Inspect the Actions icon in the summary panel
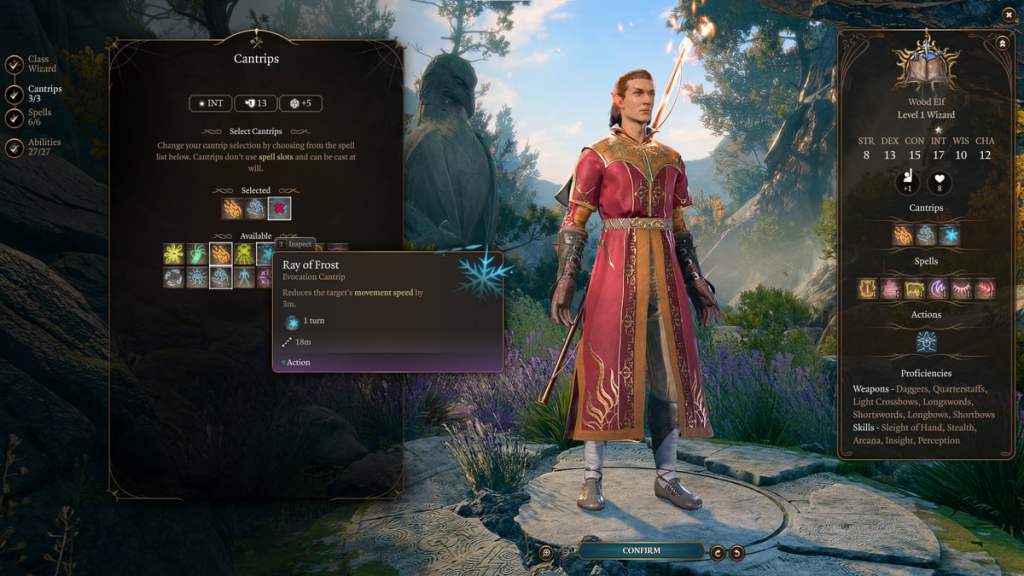Screen dimensions: 1024x576 (926, 342)
